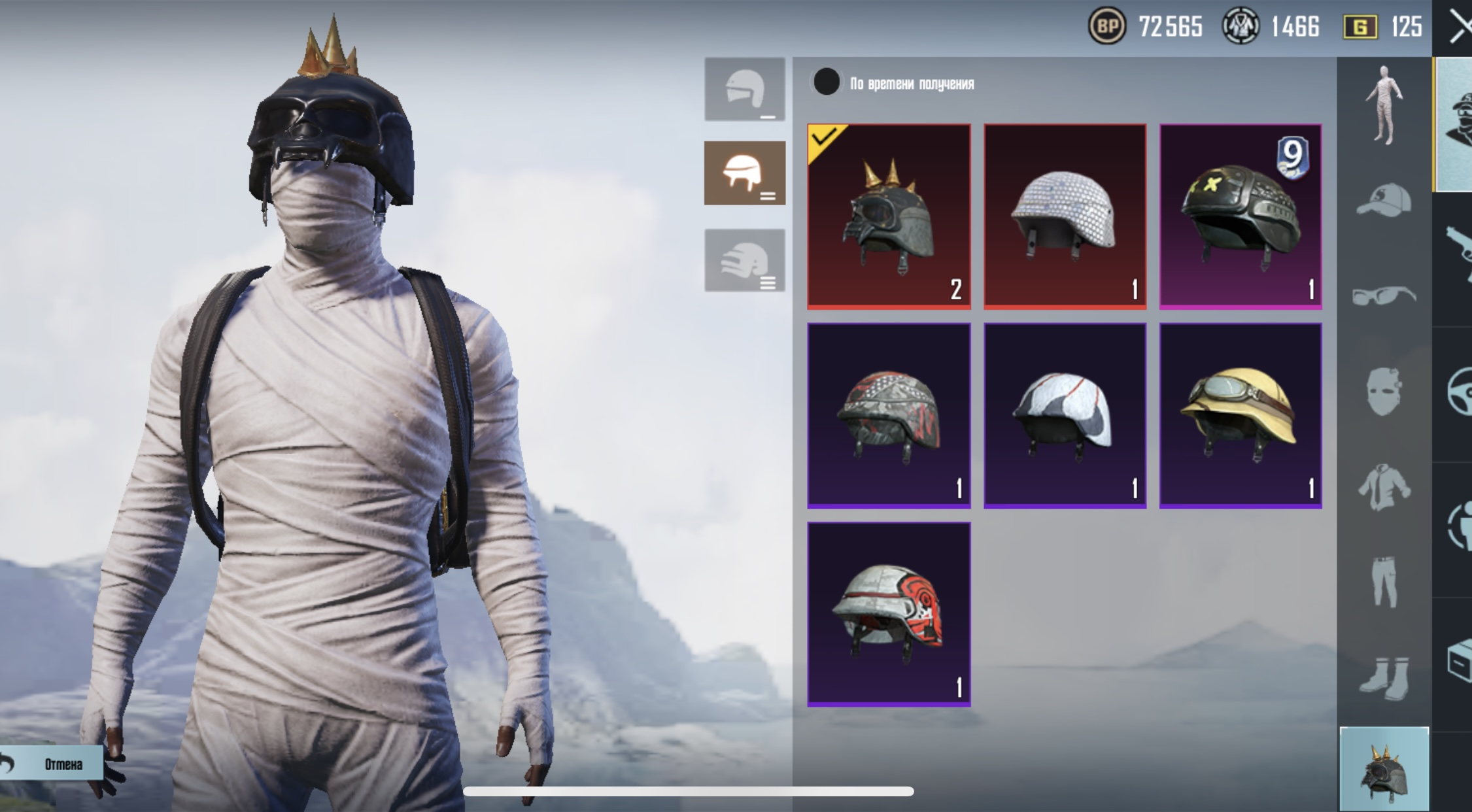Open the boots footwear category

click(x=1384, y=675)
